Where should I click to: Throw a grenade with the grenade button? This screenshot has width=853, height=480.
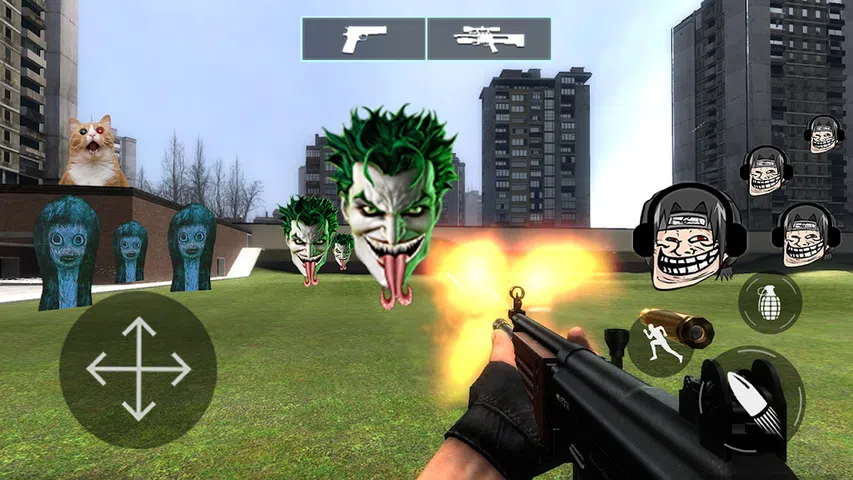click(770, 302)
